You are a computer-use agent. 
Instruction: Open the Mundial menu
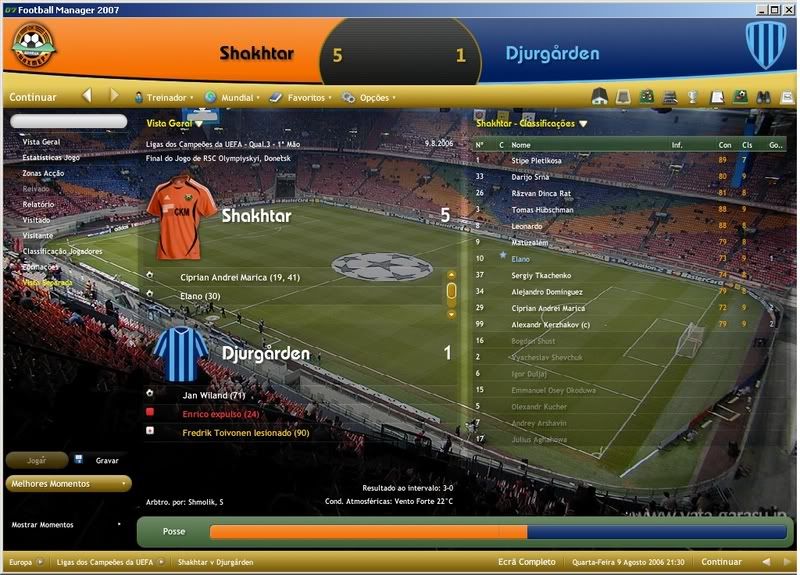point(236,98)
